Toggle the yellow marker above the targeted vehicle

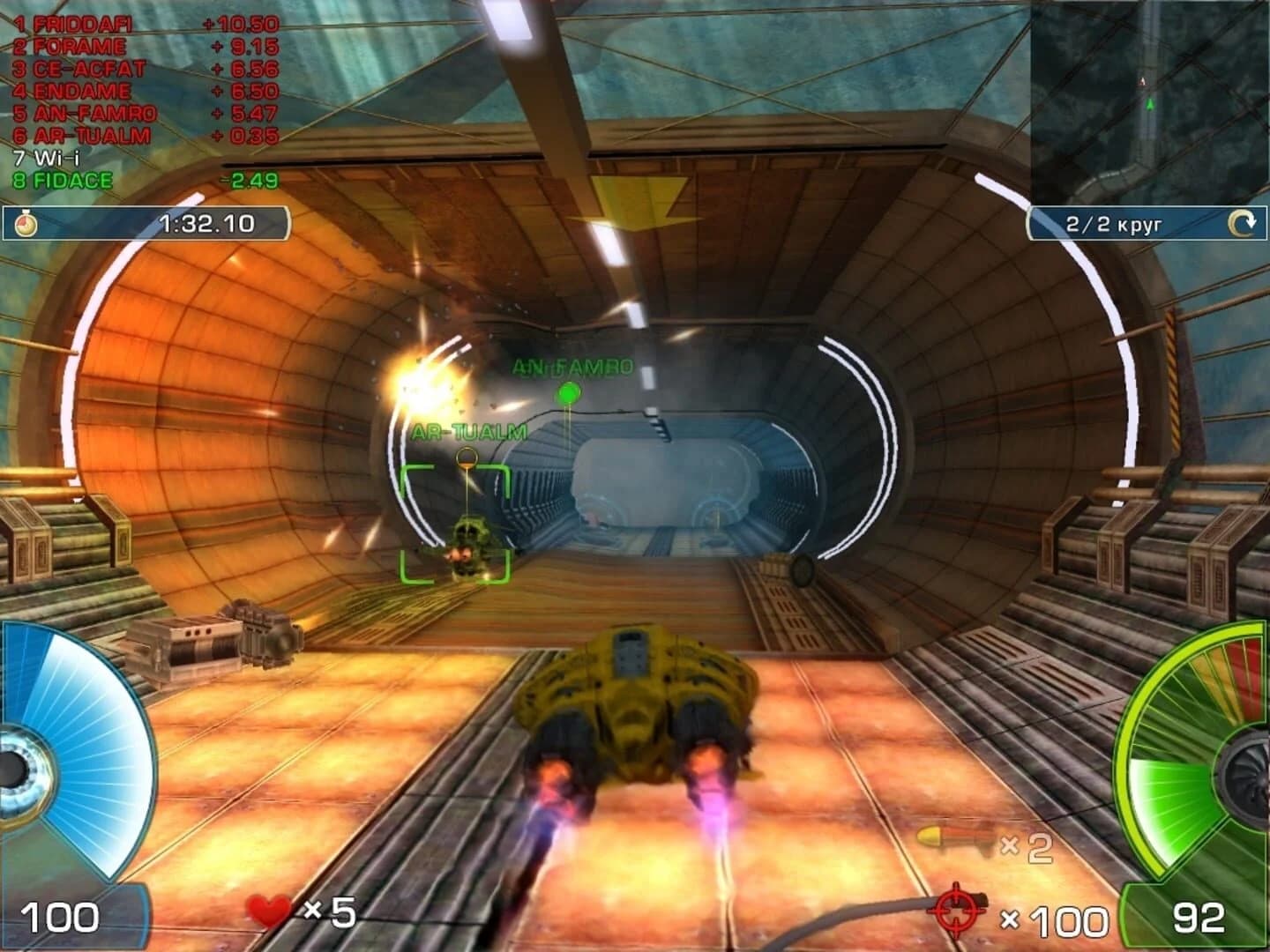465,457
